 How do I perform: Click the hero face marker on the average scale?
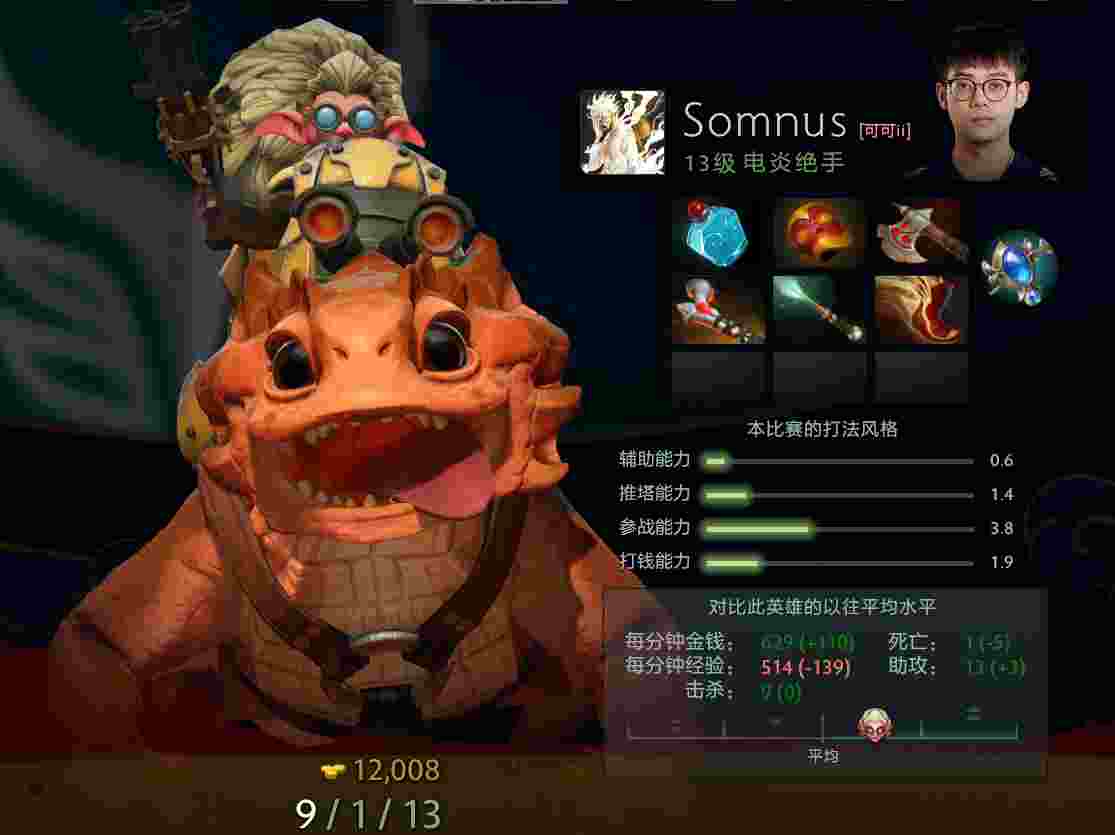click(x=875, y=725)
